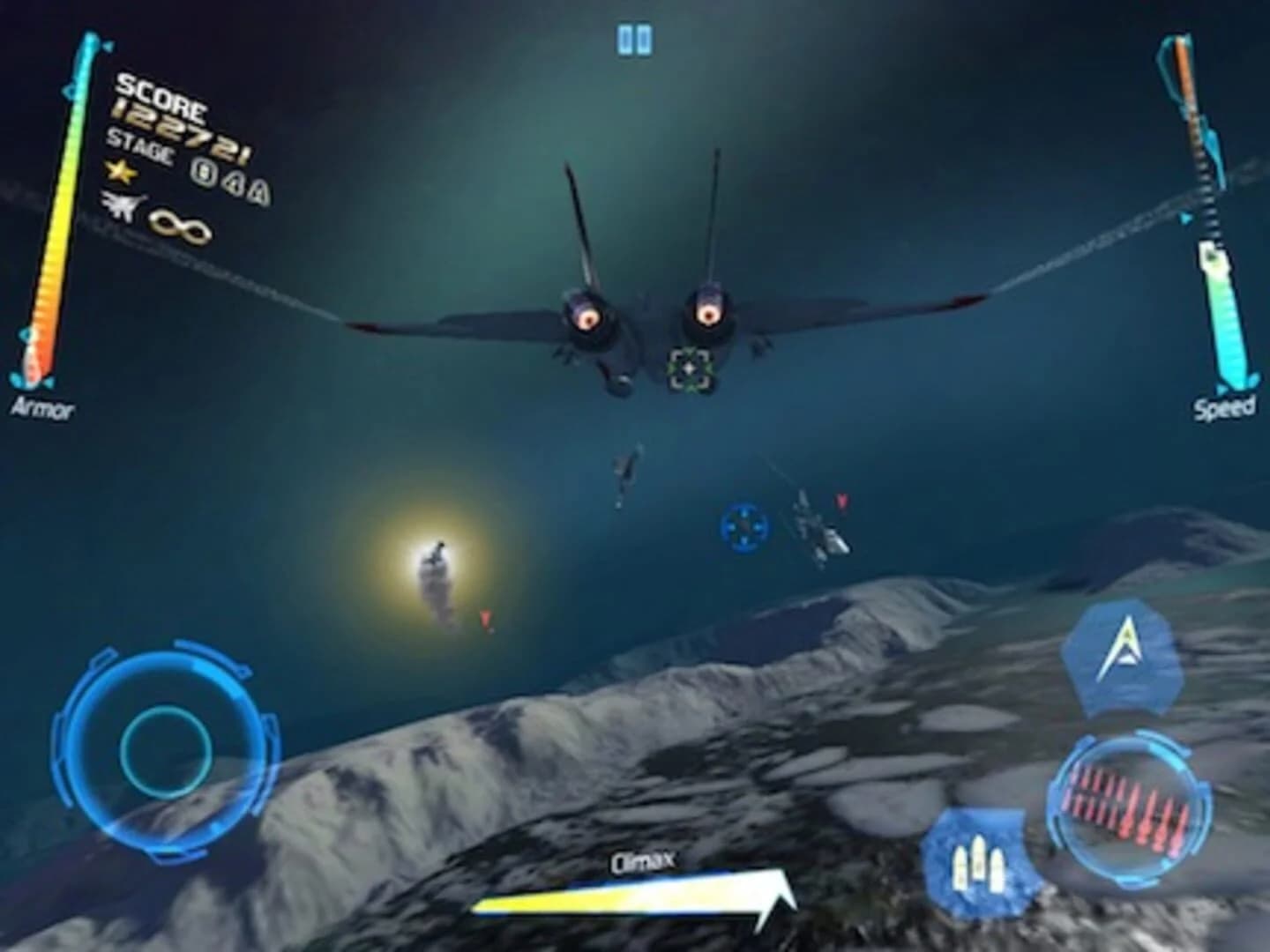Fire the machine gun with the bullets icon
1270x952 pixels.
[977, 862]
